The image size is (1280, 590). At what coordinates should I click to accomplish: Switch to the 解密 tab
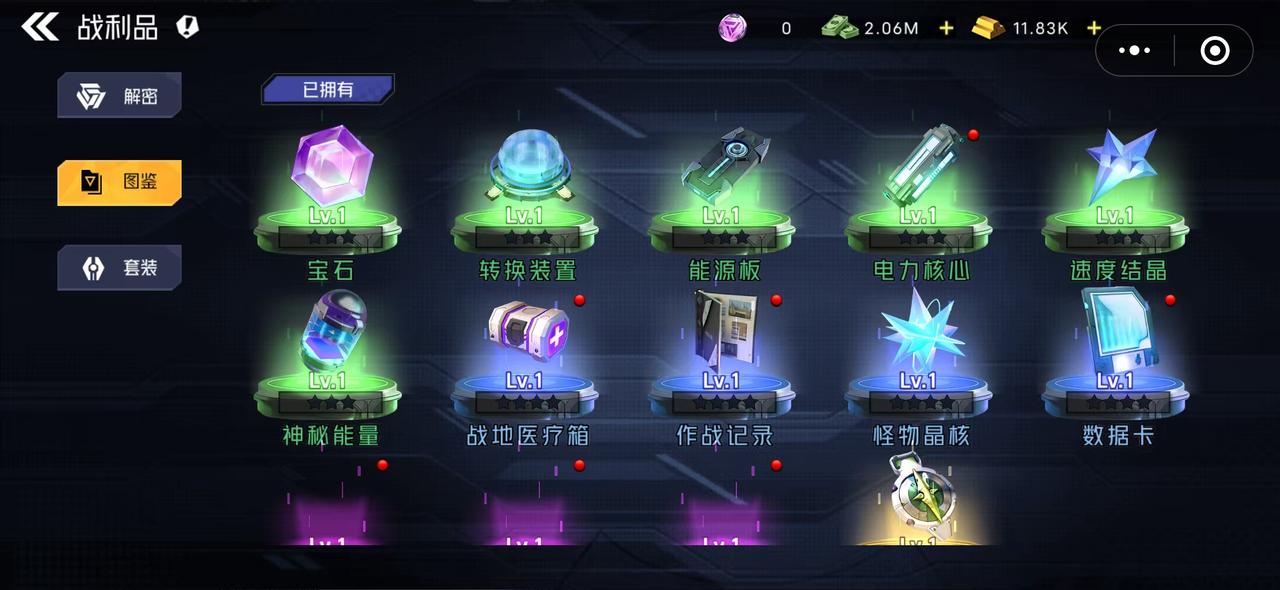coord(120,97)
